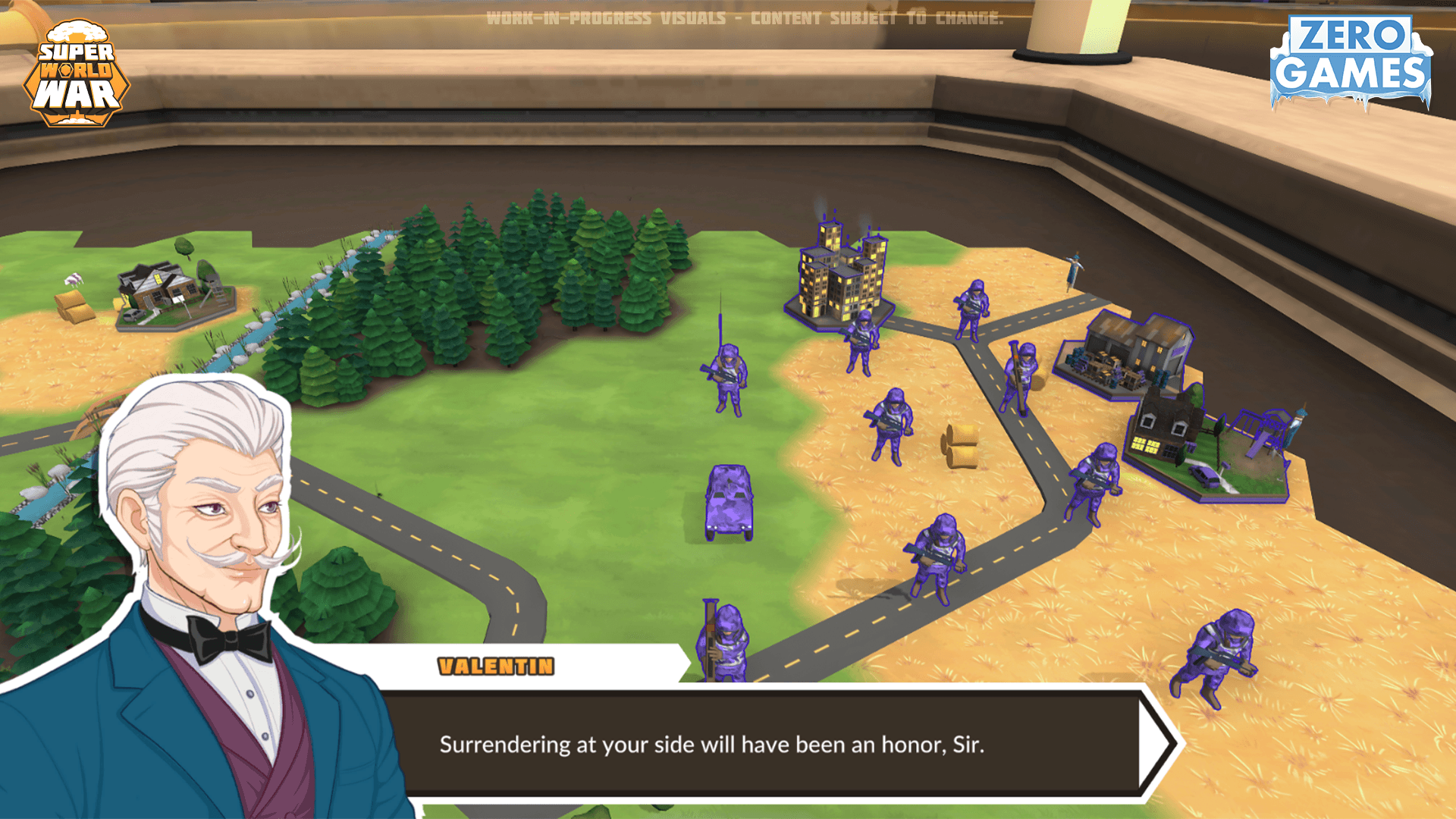Advance dialogue with the white arrow

(x=1157, y=744)
